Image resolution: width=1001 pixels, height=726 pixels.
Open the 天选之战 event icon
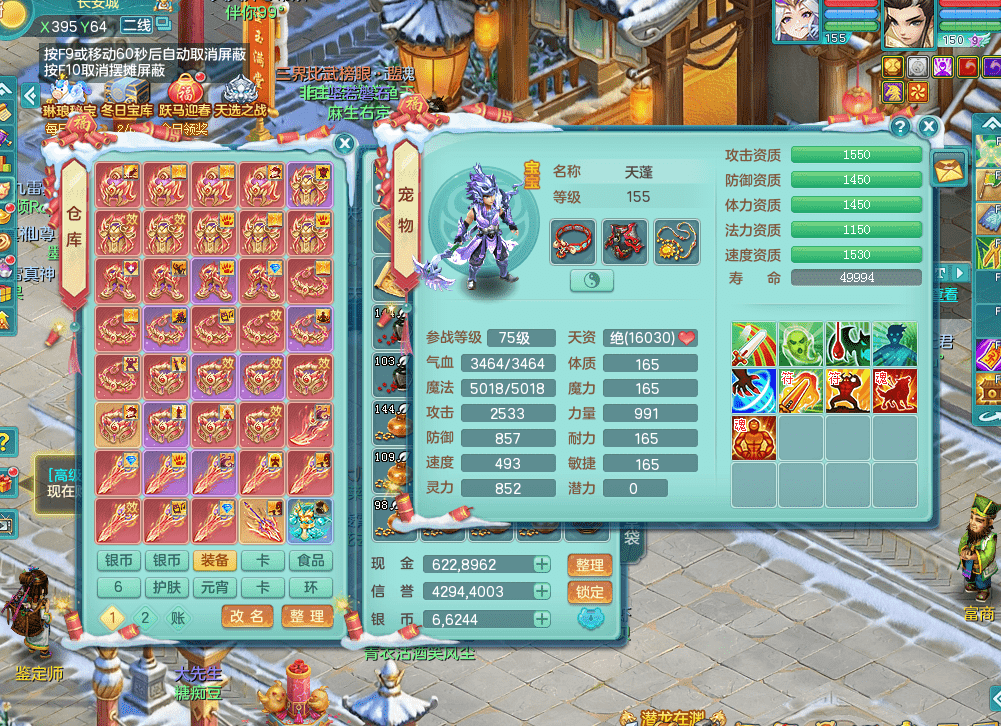(x=240, y=97)
